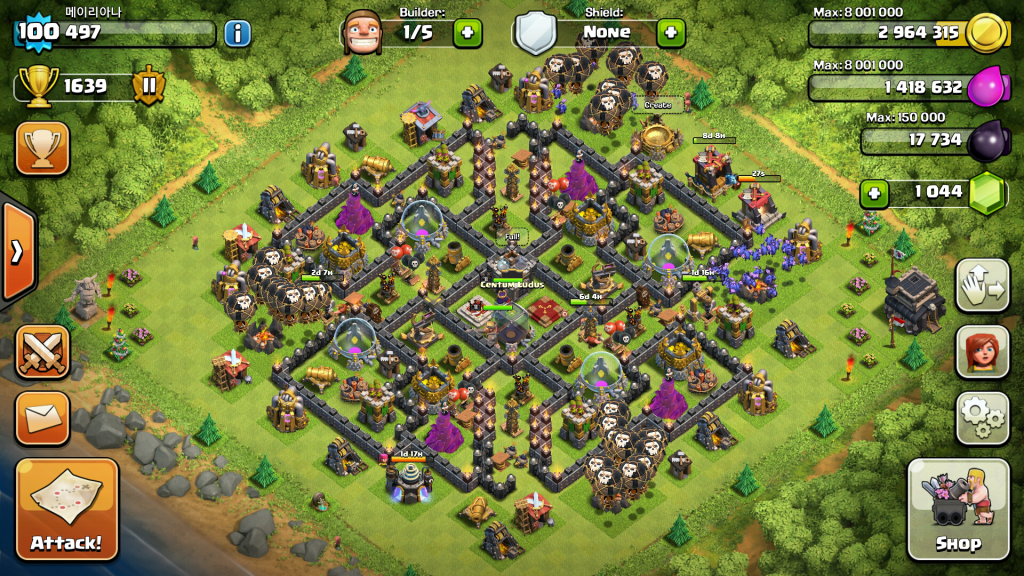View the league badge next to trophies
The image size is (1024, 576).
[x=148, y=86]
